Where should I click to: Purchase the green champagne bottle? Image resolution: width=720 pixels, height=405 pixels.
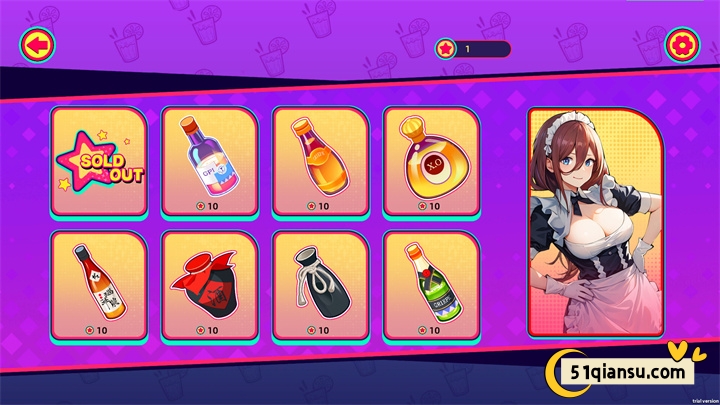[431, 286]
